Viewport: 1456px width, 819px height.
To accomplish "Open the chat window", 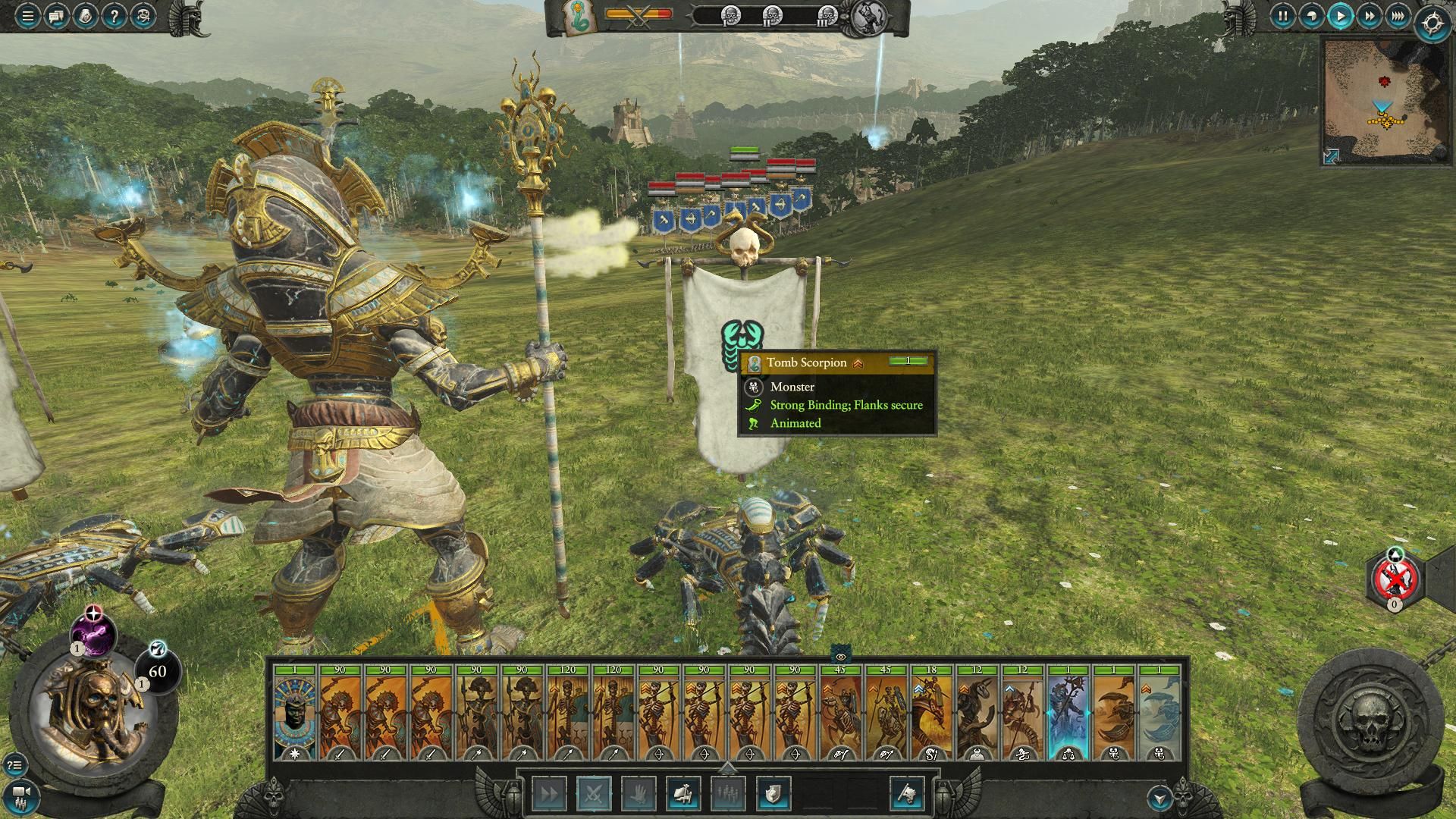I will tap(56, 16).
